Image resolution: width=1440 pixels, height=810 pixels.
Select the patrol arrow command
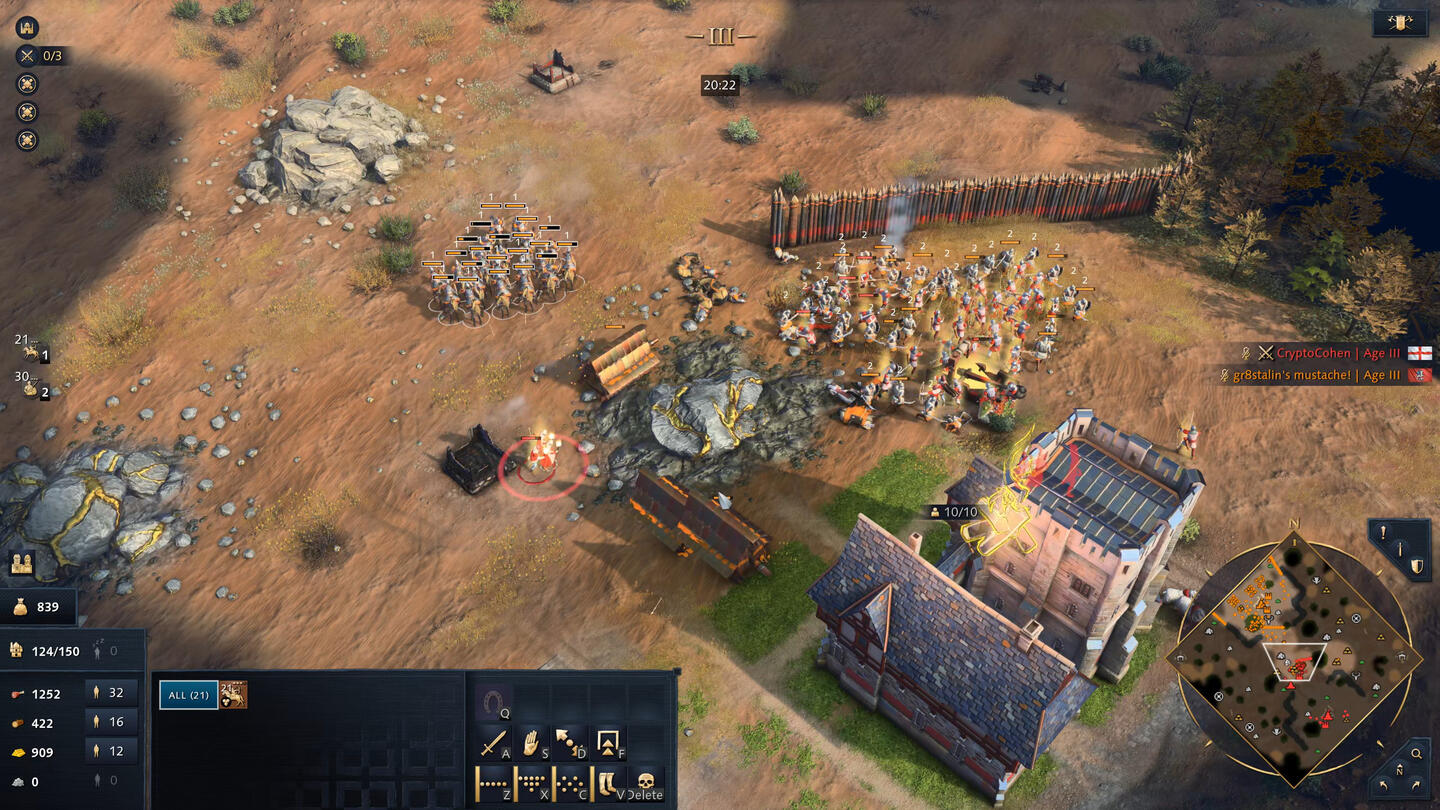(570, 743)
